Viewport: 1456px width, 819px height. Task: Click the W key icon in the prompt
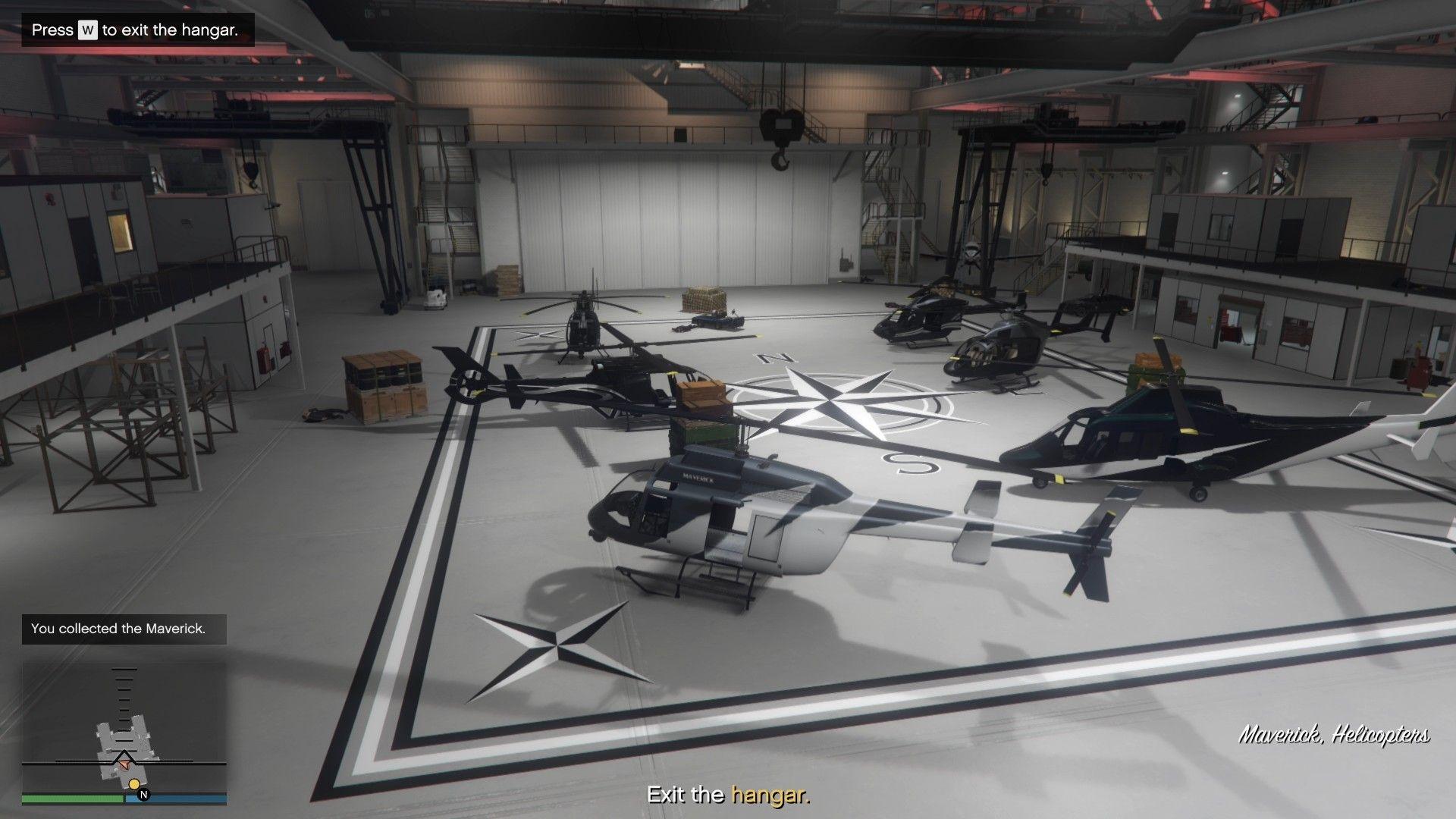point(86,30)
